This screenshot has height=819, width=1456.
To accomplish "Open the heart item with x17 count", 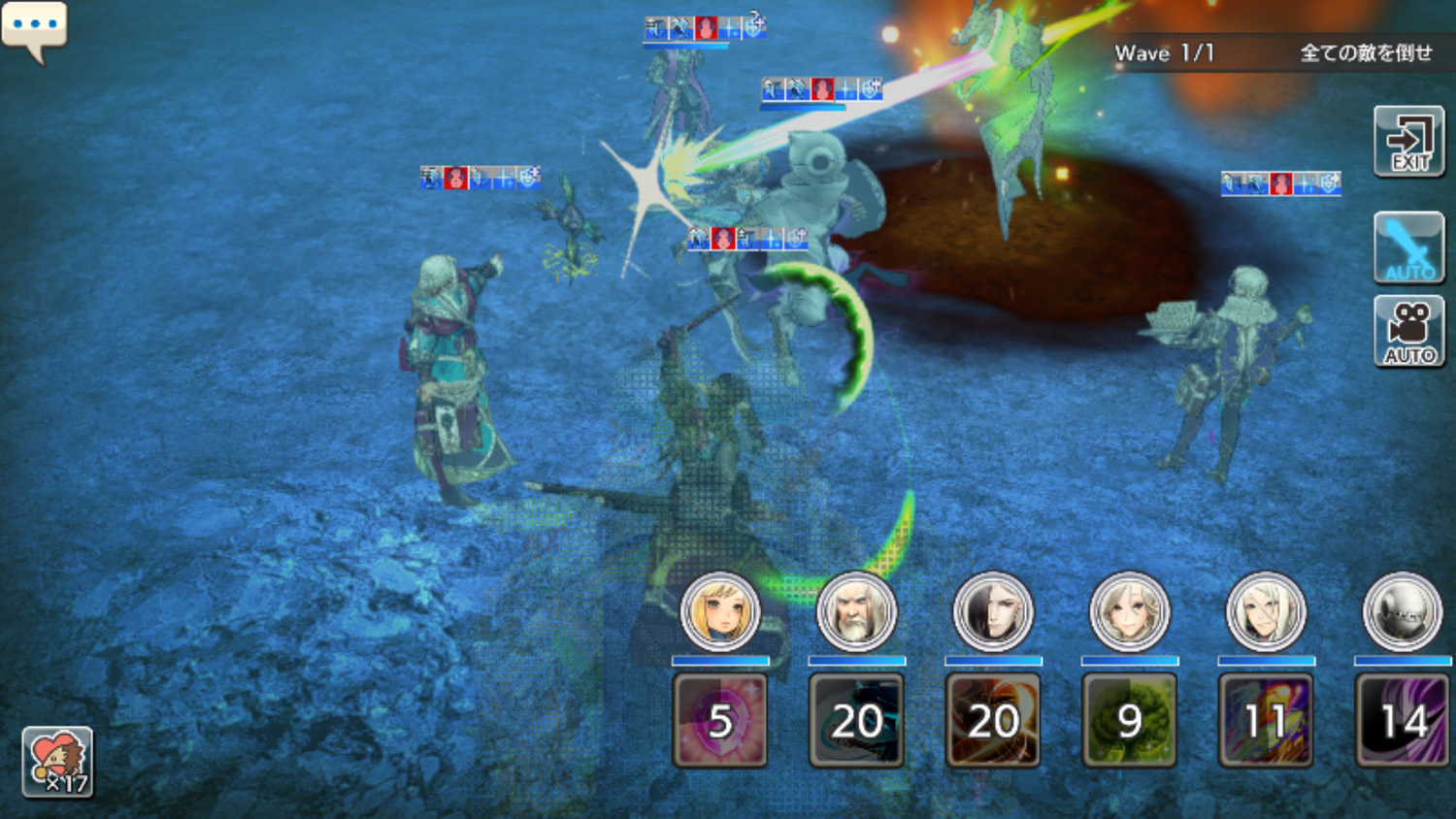I will click(57, 762).
